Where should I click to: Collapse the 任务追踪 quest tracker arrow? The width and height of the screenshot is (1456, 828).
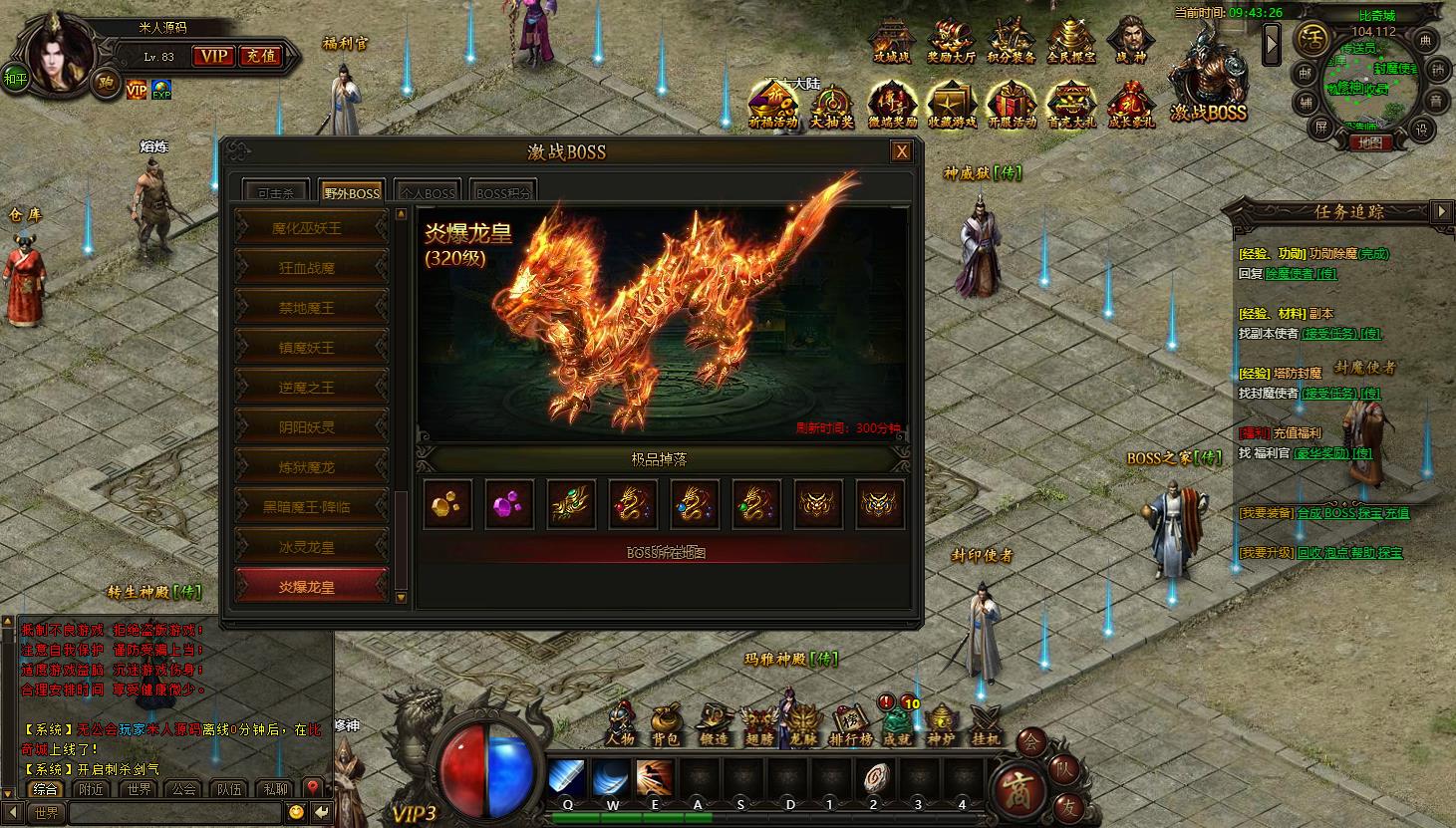(1441, 211)
